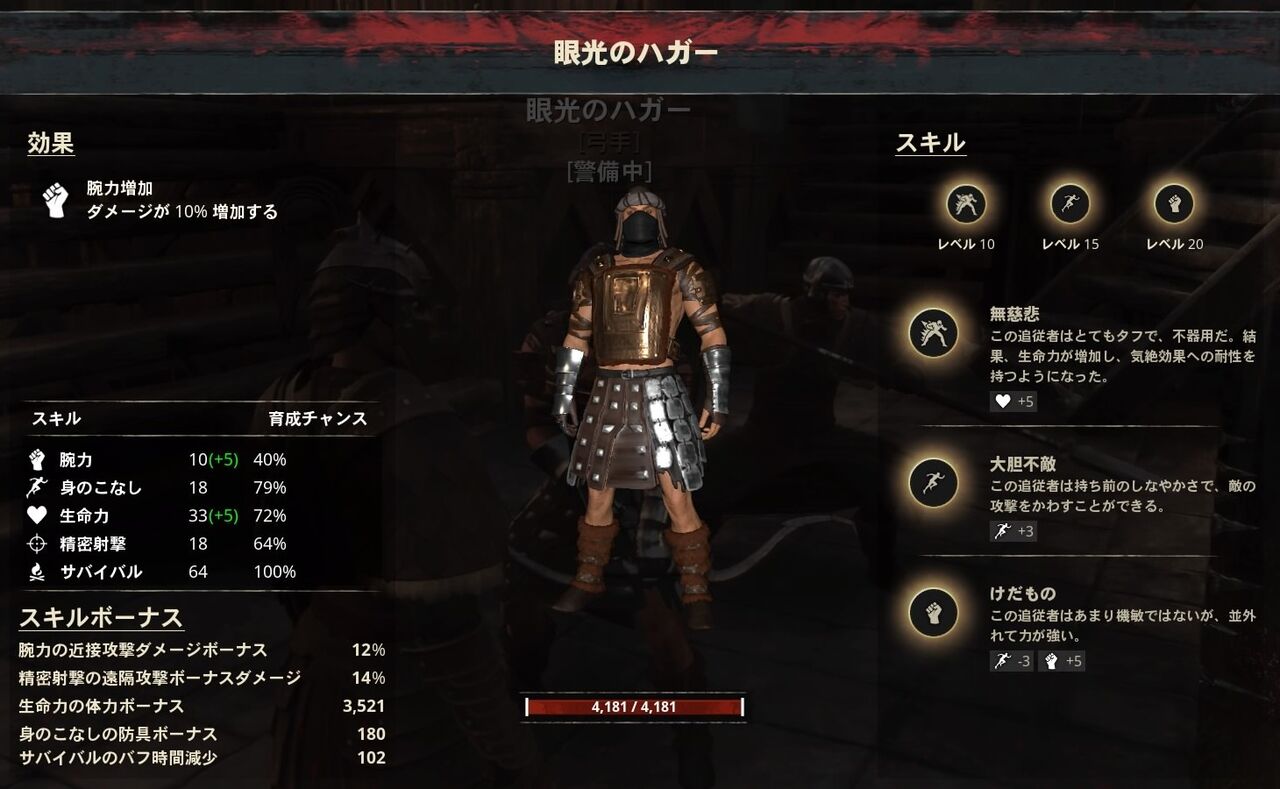Viewport: 1280px width, 789px height.
Task: Select the レベル 10 perk icon
Action: tap(967, 205)
